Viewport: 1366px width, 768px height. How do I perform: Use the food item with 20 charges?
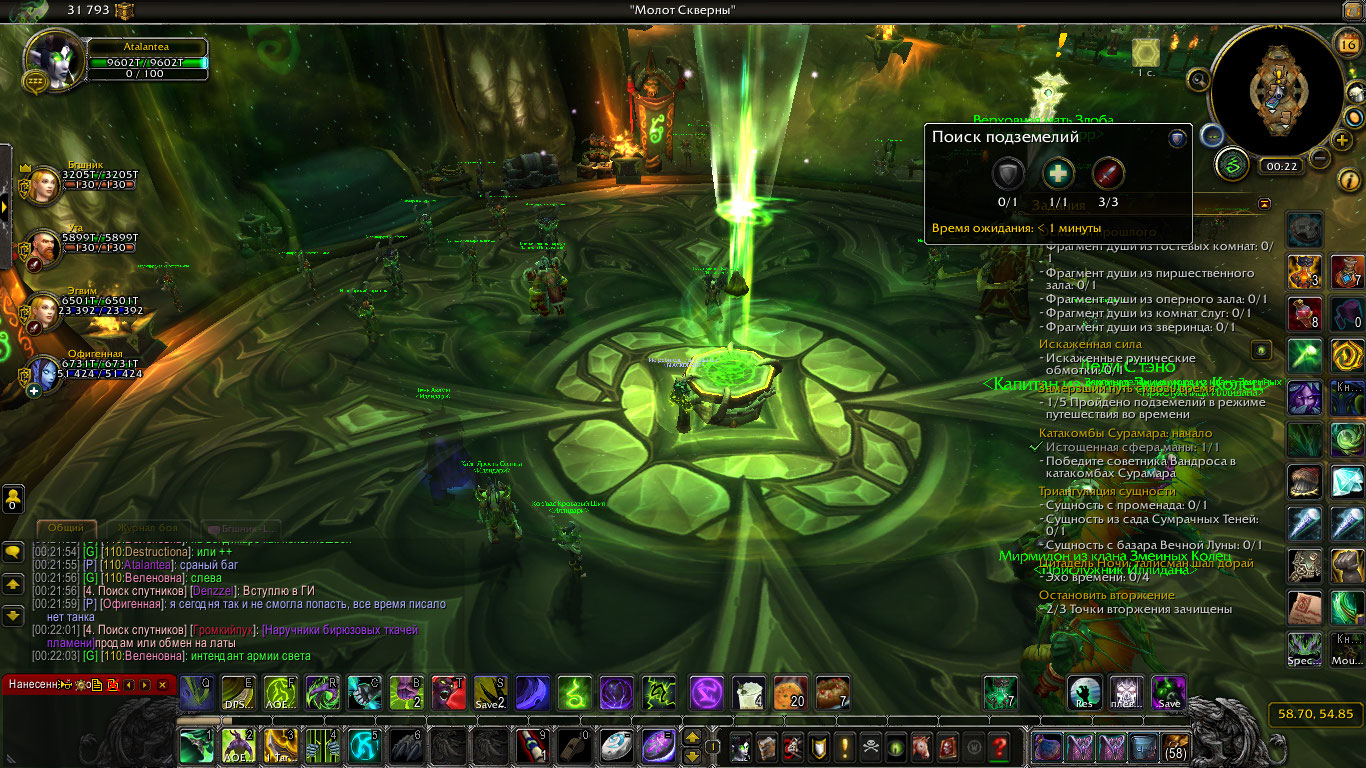coord(790,692)
